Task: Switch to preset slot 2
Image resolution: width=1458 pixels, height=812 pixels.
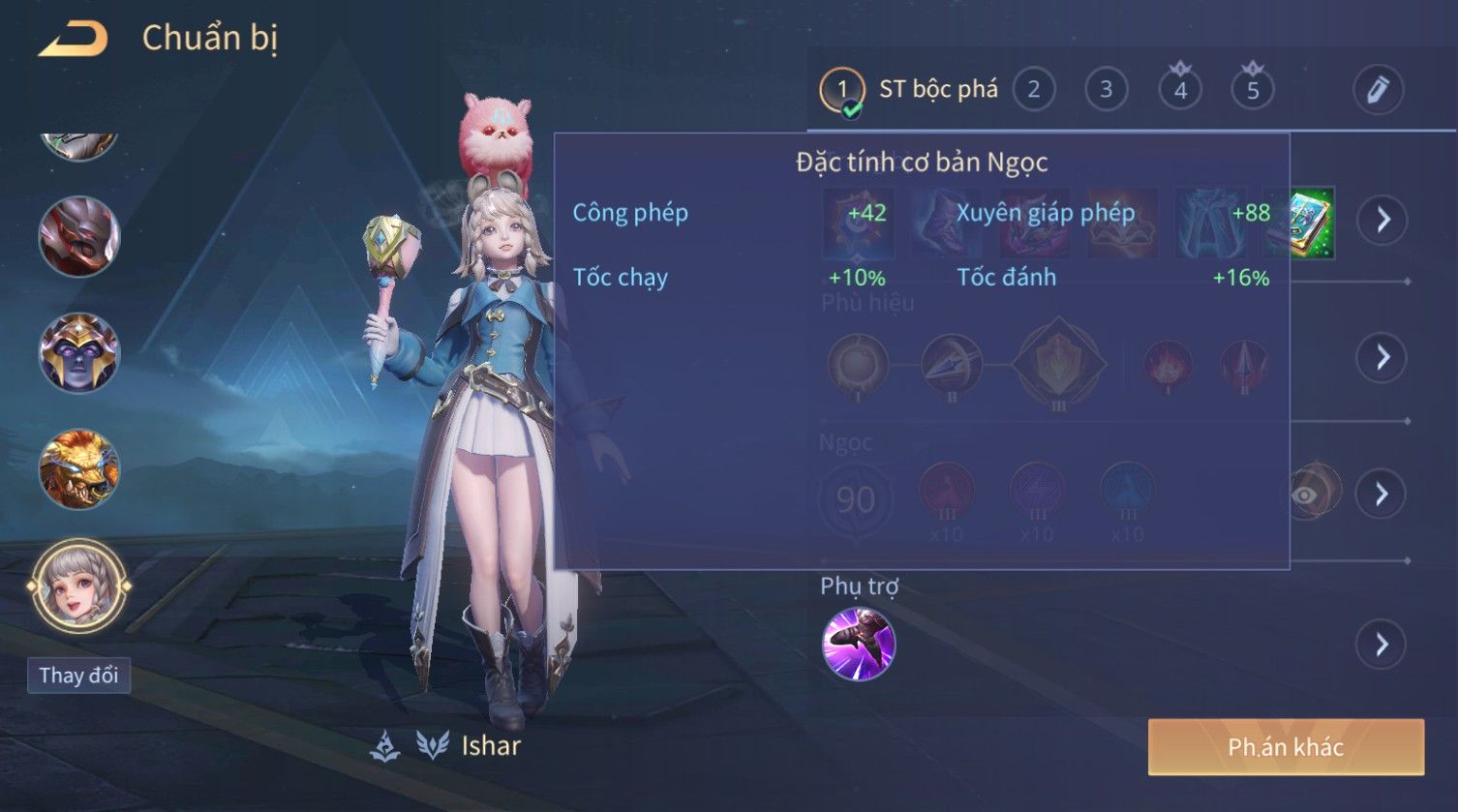Action: tap(1033, 90)
